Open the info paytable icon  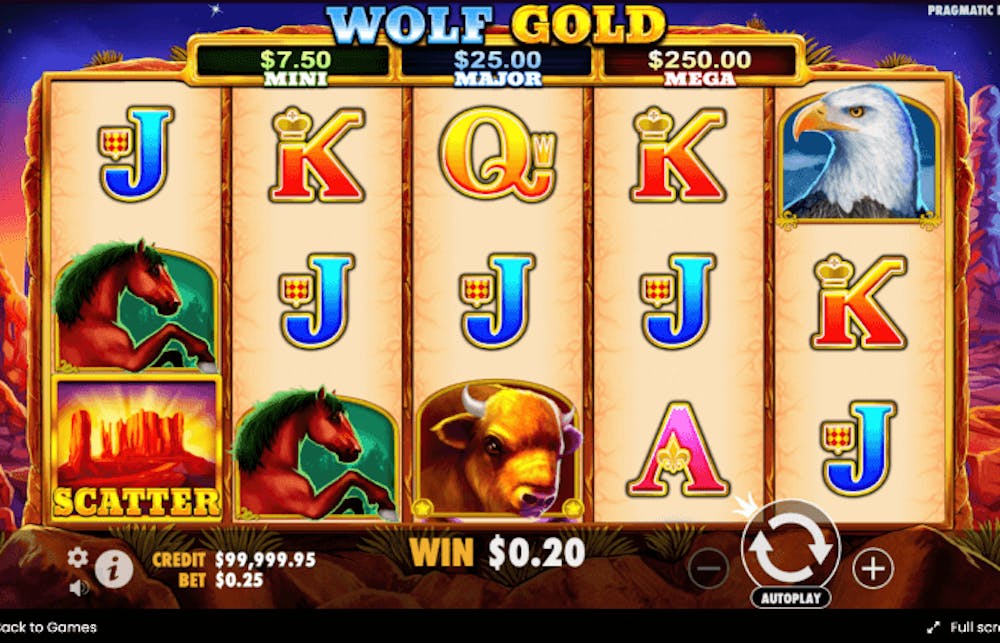coord(114,568)
